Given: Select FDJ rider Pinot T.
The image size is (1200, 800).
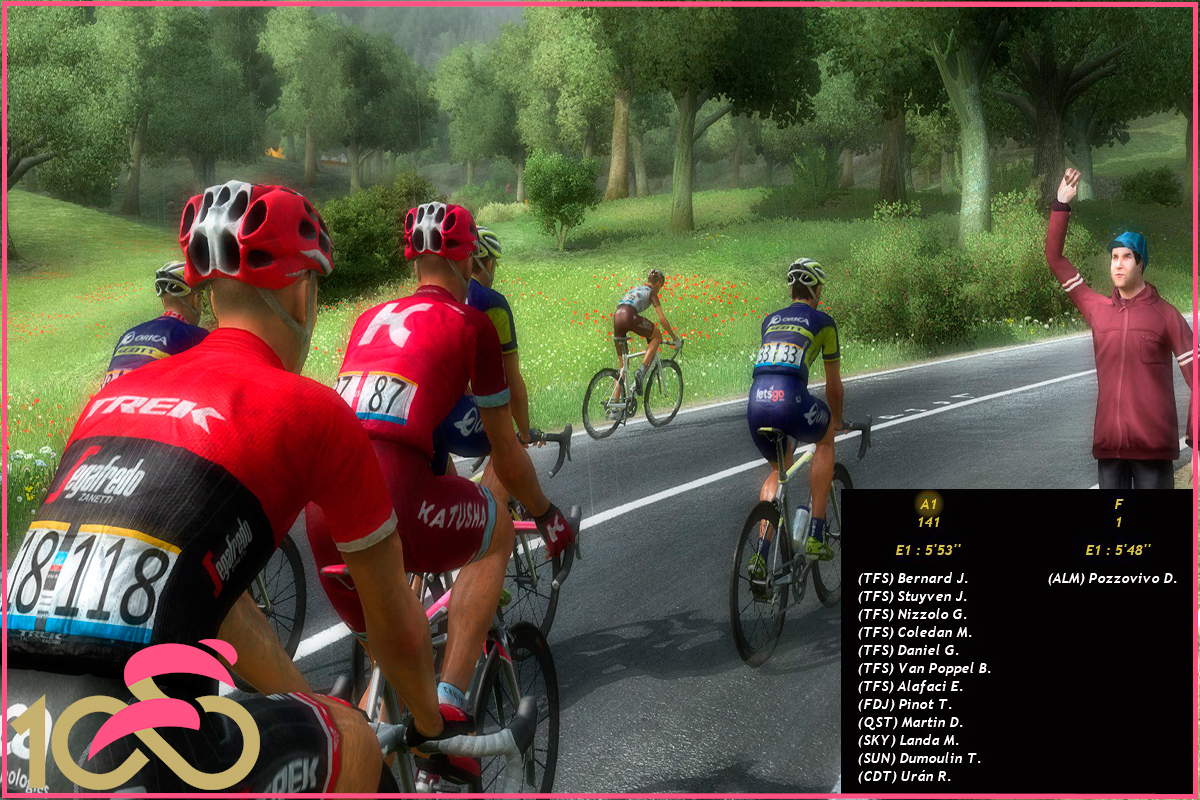Looking at the screenshot, I should (x=905, y=704).
